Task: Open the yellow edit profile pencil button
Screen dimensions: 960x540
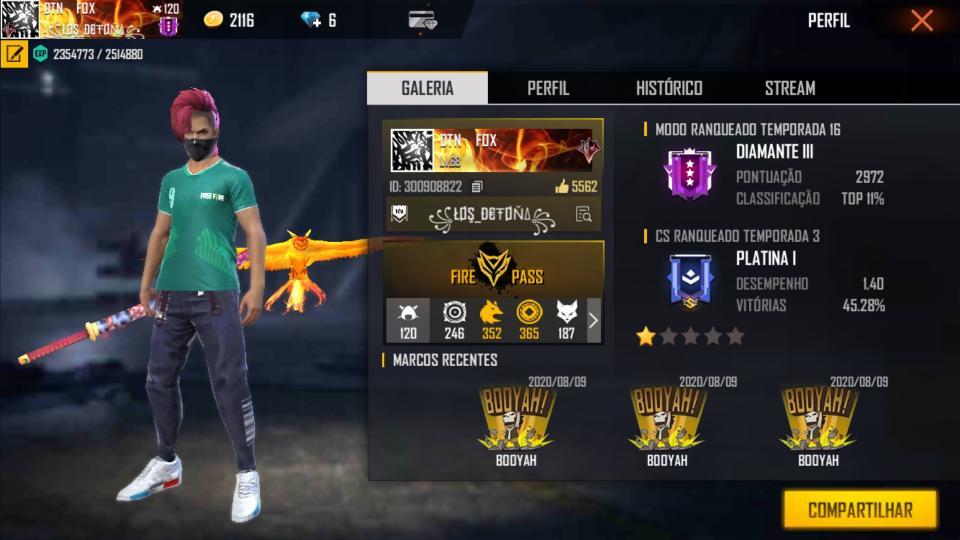Action: (x=14, y=54)
